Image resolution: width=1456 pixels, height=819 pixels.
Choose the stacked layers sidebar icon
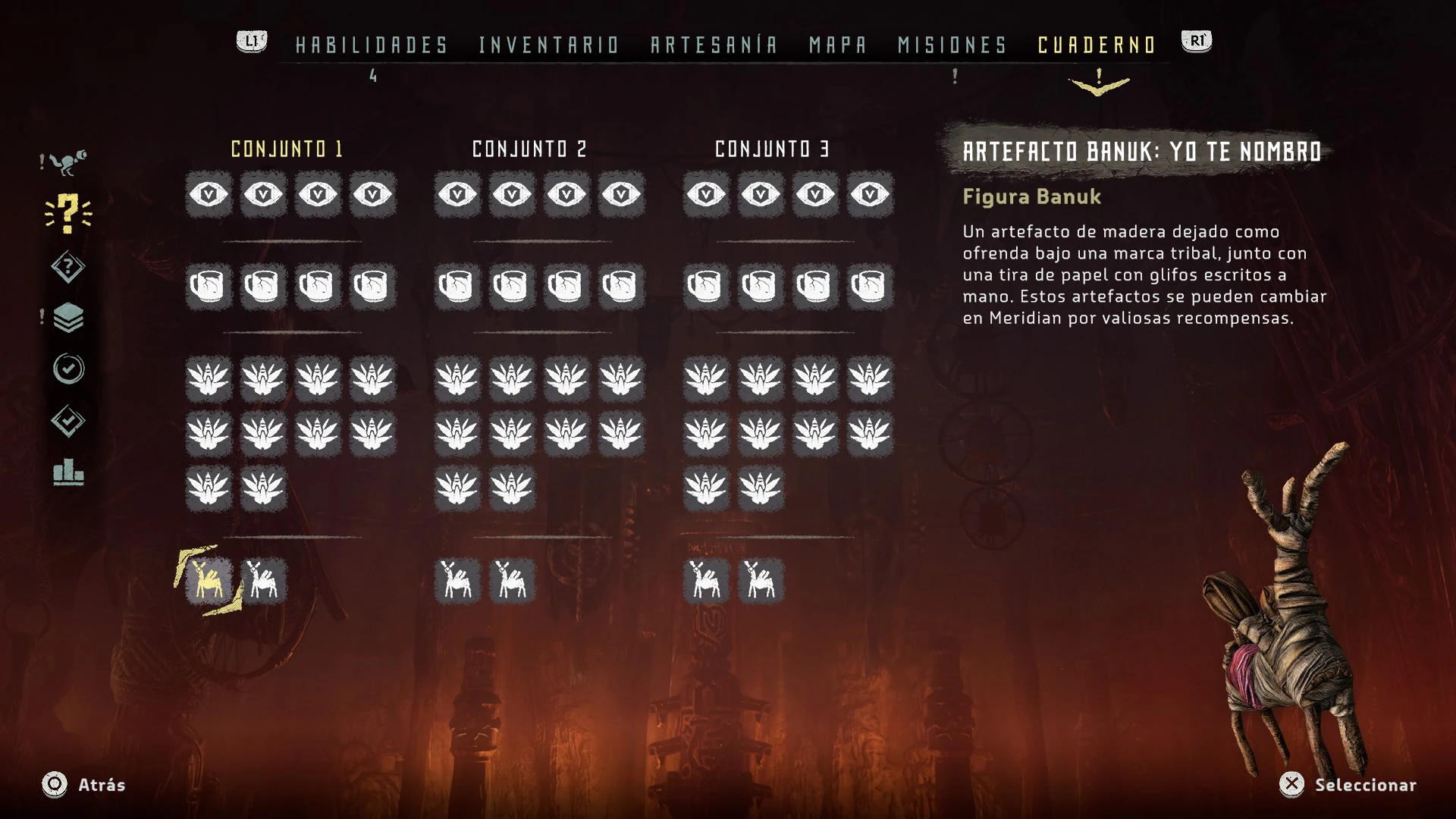pos(68,318)
